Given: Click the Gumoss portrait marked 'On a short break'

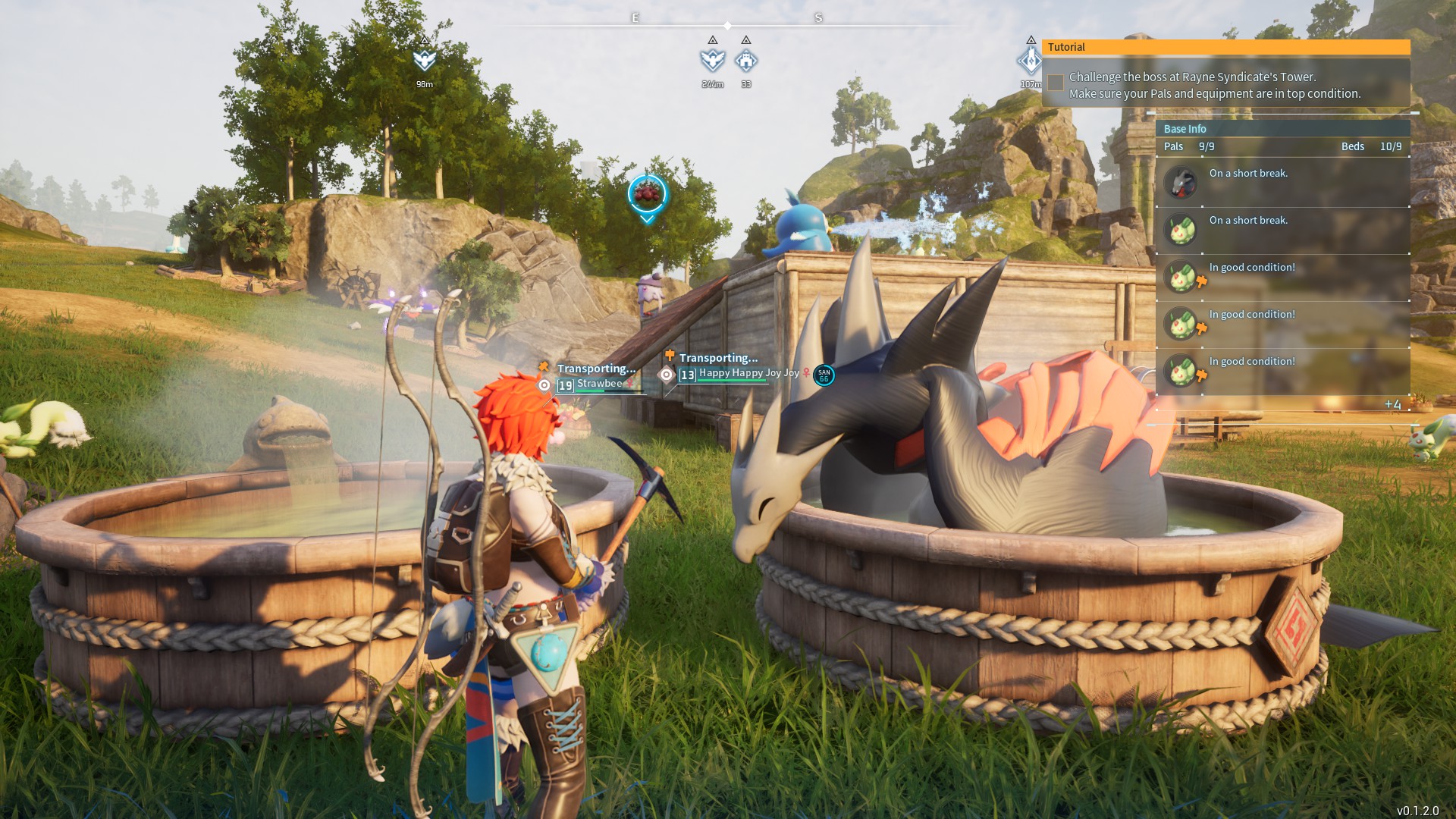Looking at the screenshot, I should [x=1181, y=230].
